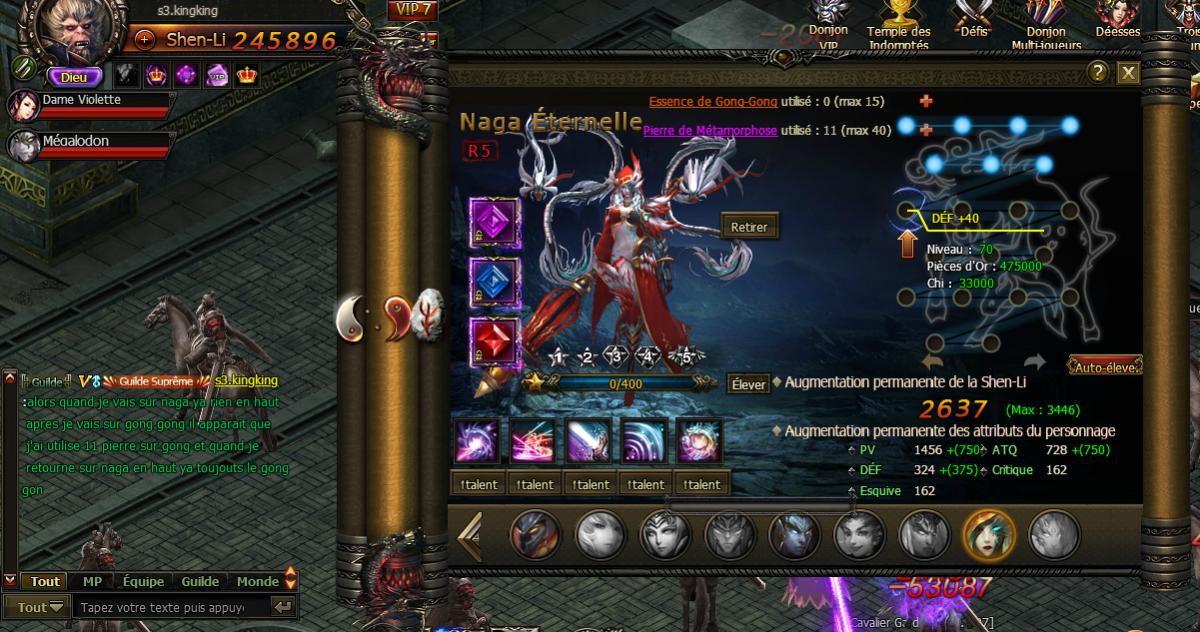
Task: Go to previous transformation portraits page
Action: pos(469,535)
